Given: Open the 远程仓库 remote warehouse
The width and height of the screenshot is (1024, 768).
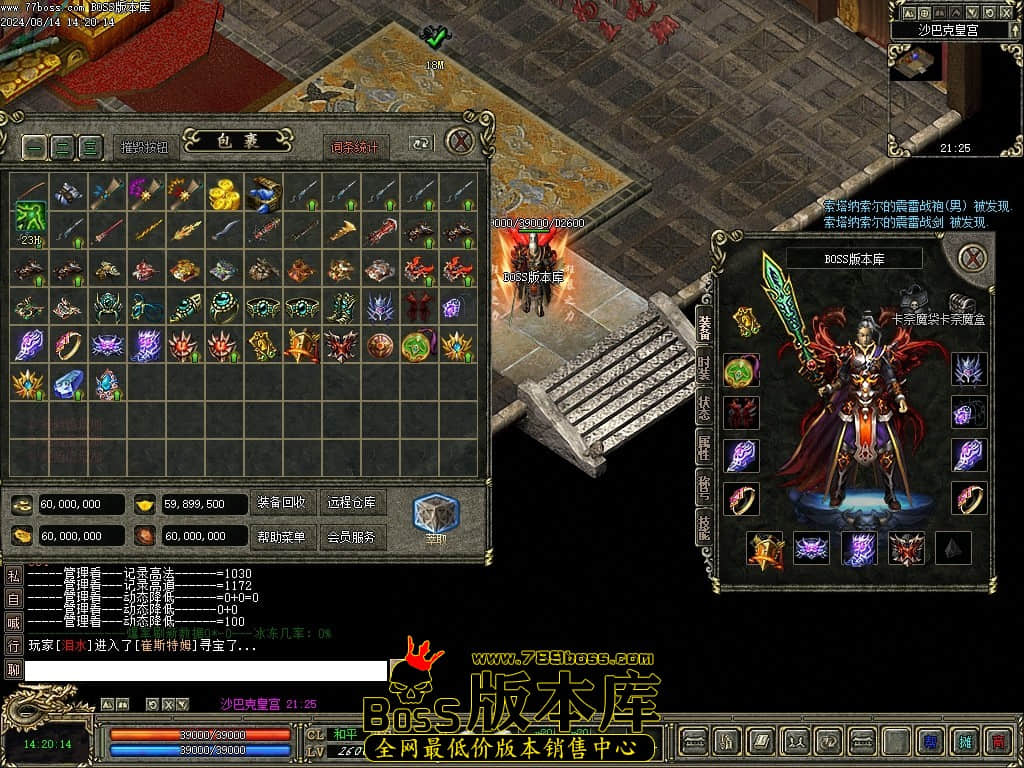Looking at the screenshot, I should click(x=352, y=503).
